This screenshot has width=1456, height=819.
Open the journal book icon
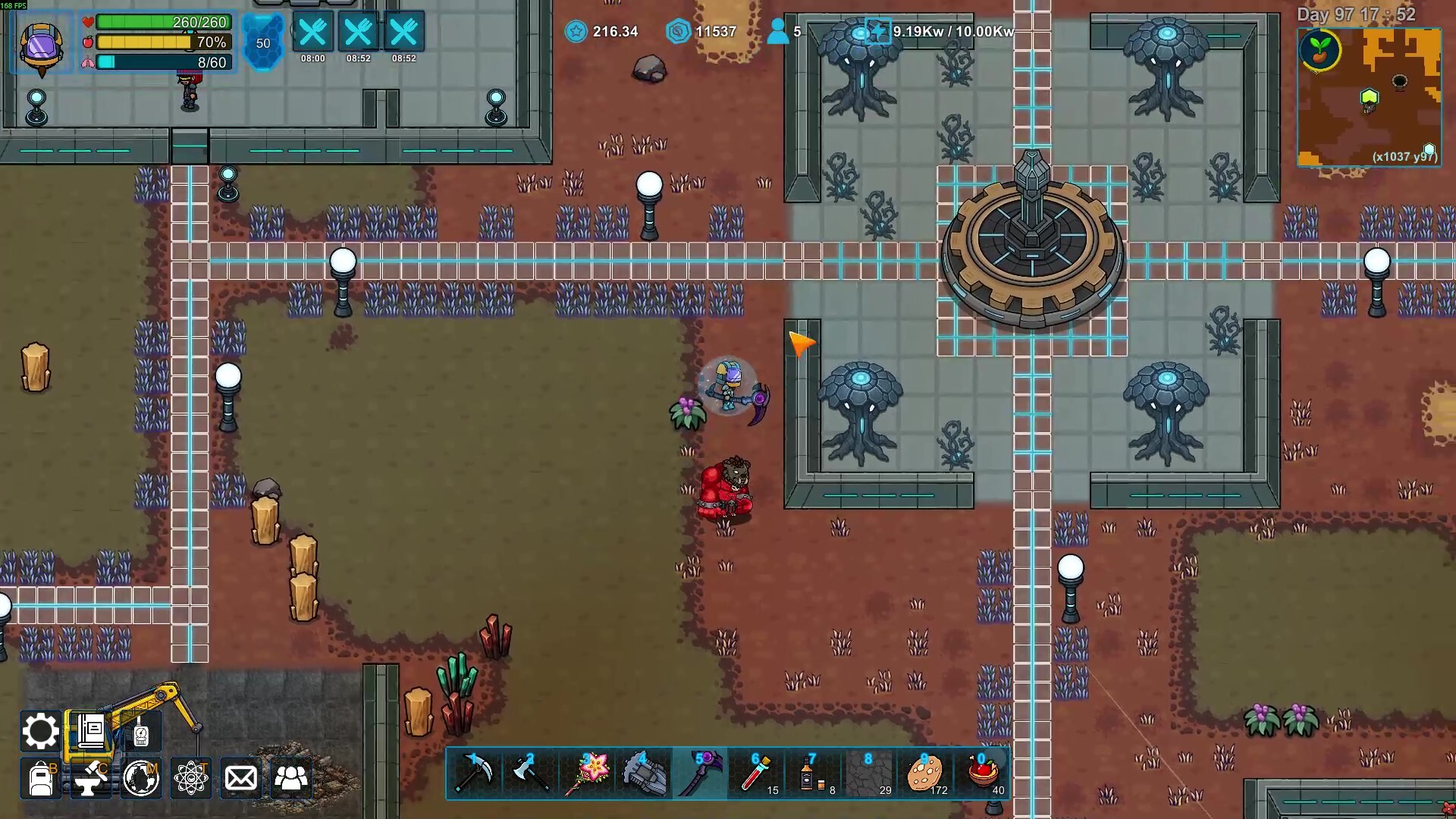click(x=91, y=731)
